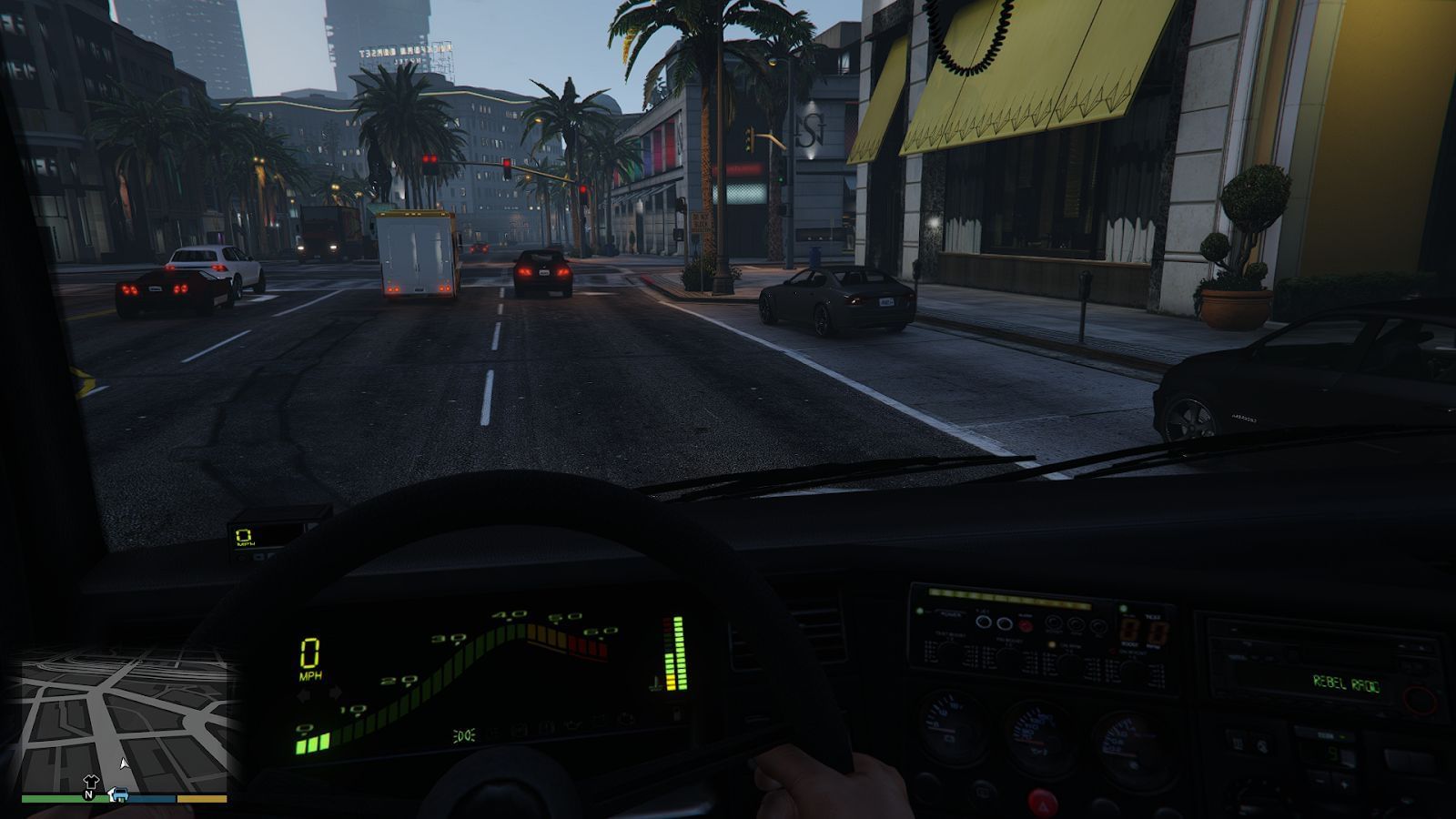
Task: Tap the fuel pump icon near the right gauge bar
Action: tap(656, 682)
